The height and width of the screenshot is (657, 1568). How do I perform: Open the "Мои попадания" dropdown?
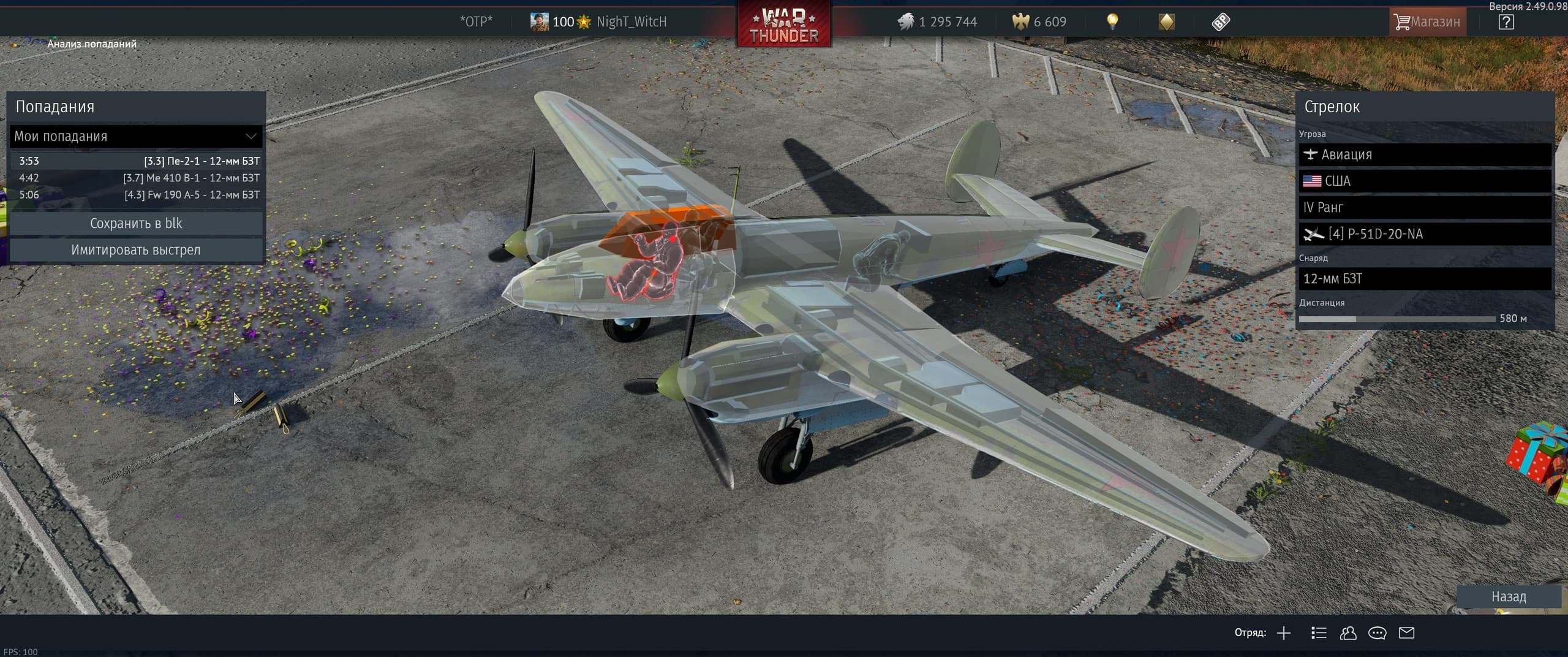tap(135, 137)
